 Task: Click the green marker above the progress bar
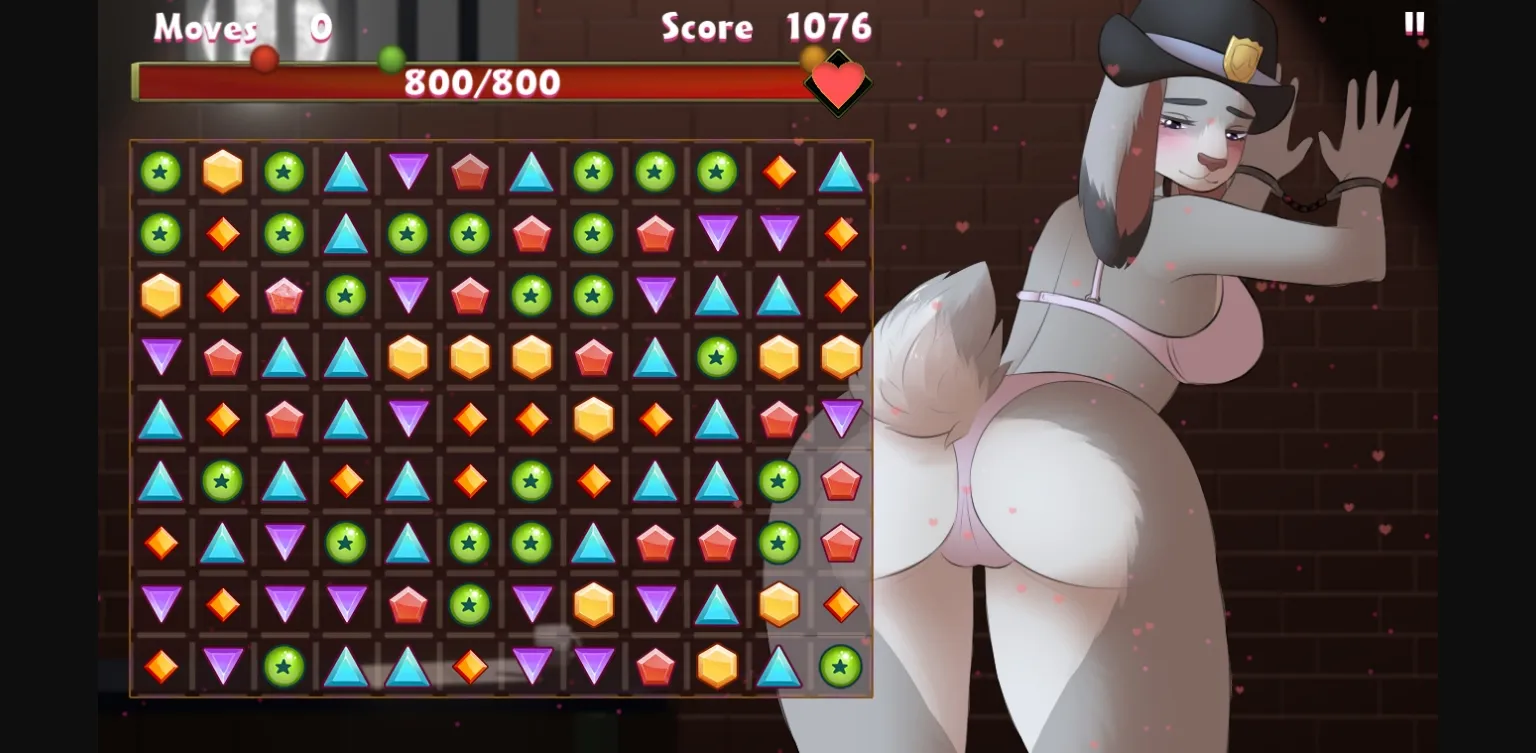pyautogui.click(x=390, y=58)
